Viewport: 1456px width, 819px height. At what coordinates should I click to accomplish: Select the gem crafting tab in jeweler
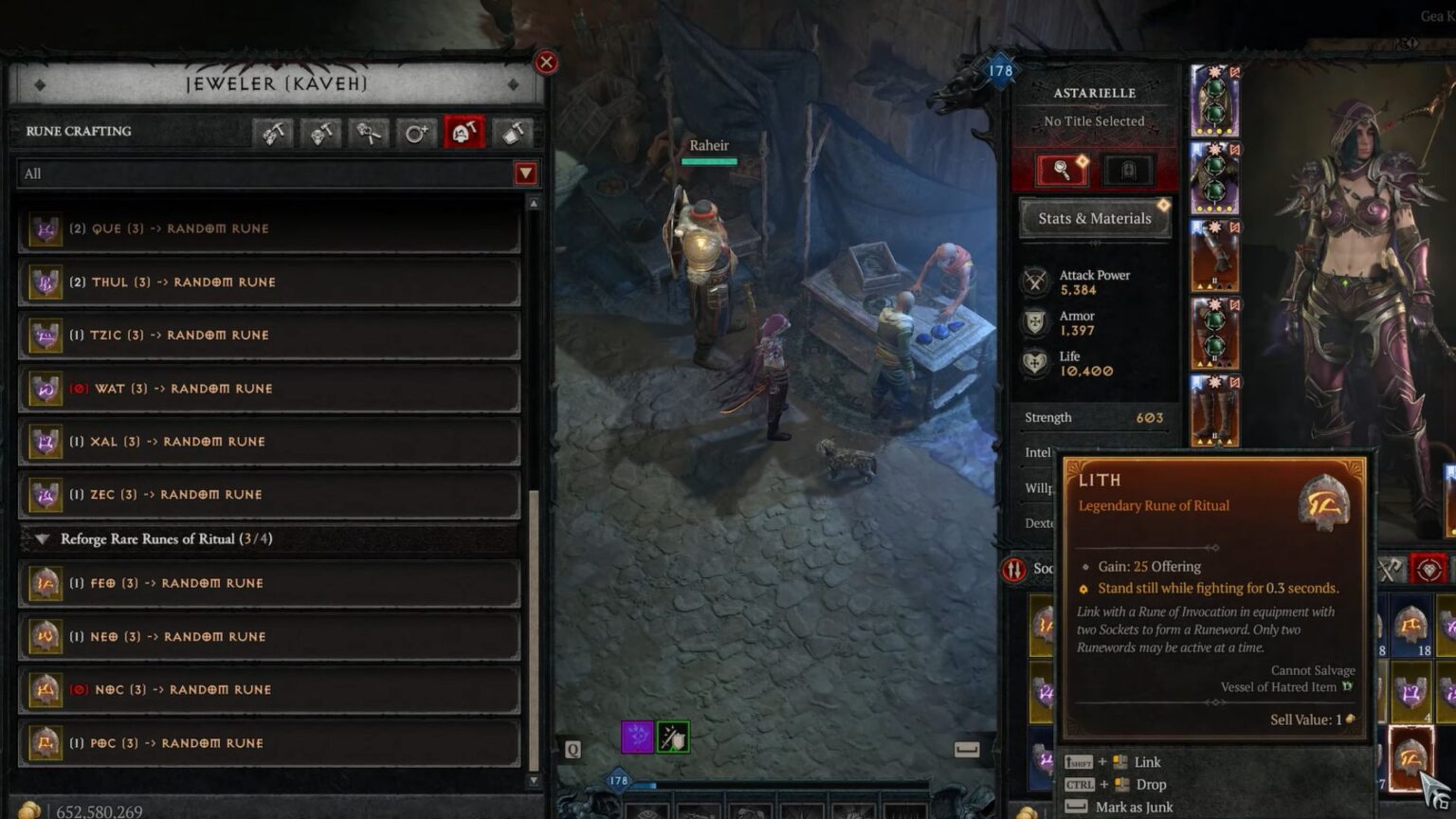273,133
